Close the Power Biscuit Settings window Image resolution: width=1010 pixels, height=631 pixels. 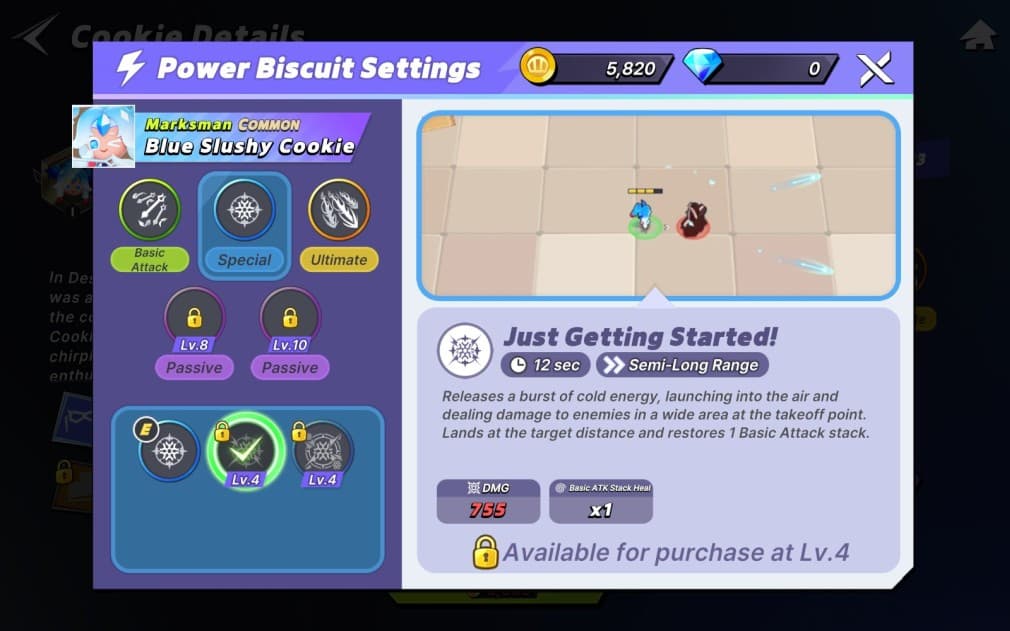pos(874,69)
